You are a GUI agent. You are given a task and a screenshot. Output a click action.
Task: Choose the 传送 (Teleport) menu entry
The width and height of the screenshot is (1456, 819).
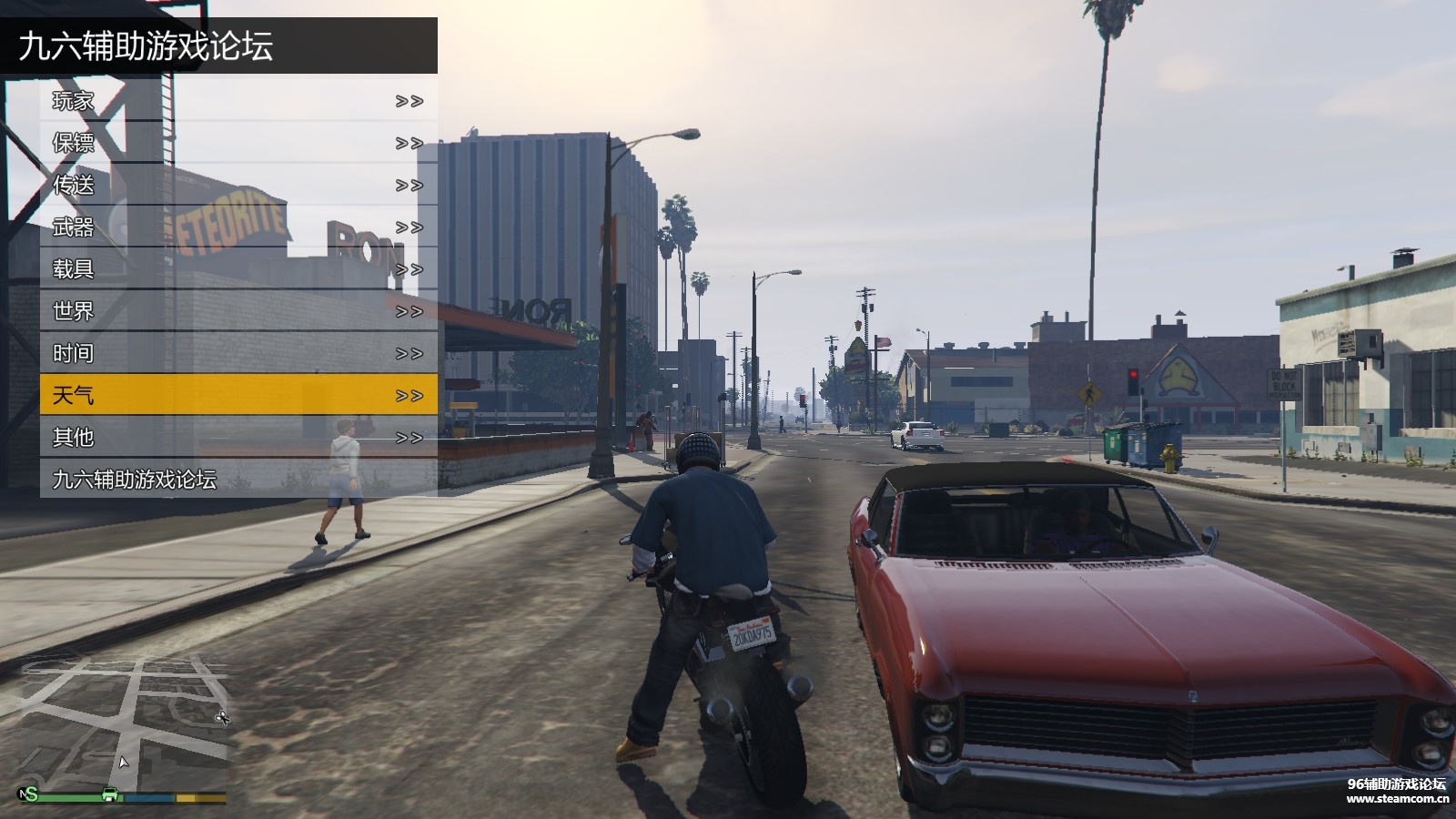[238, 185]
